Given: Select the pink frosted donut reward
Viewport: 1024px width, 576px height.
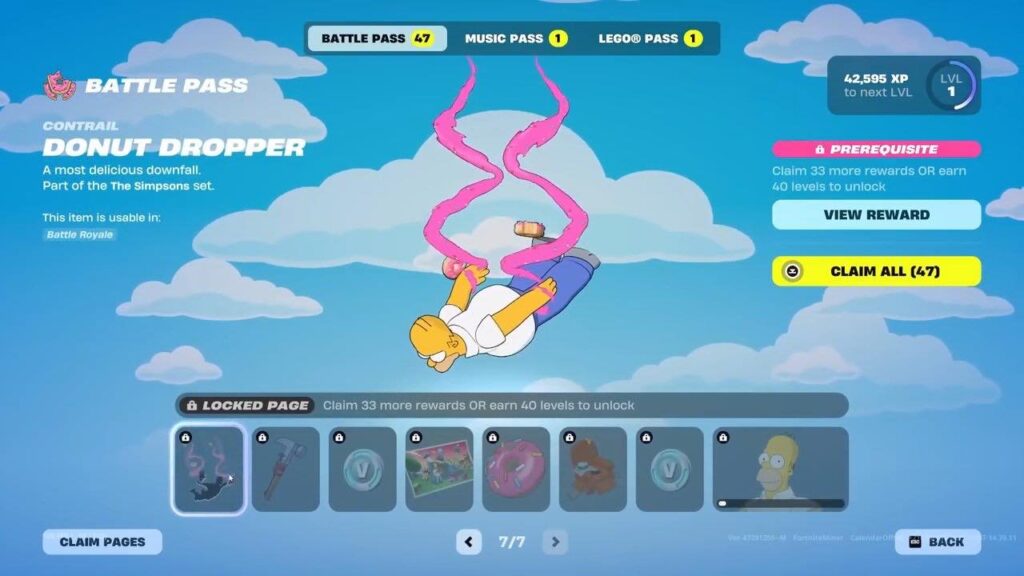Looking at the screenshot, I should click(x=516, y=469).
